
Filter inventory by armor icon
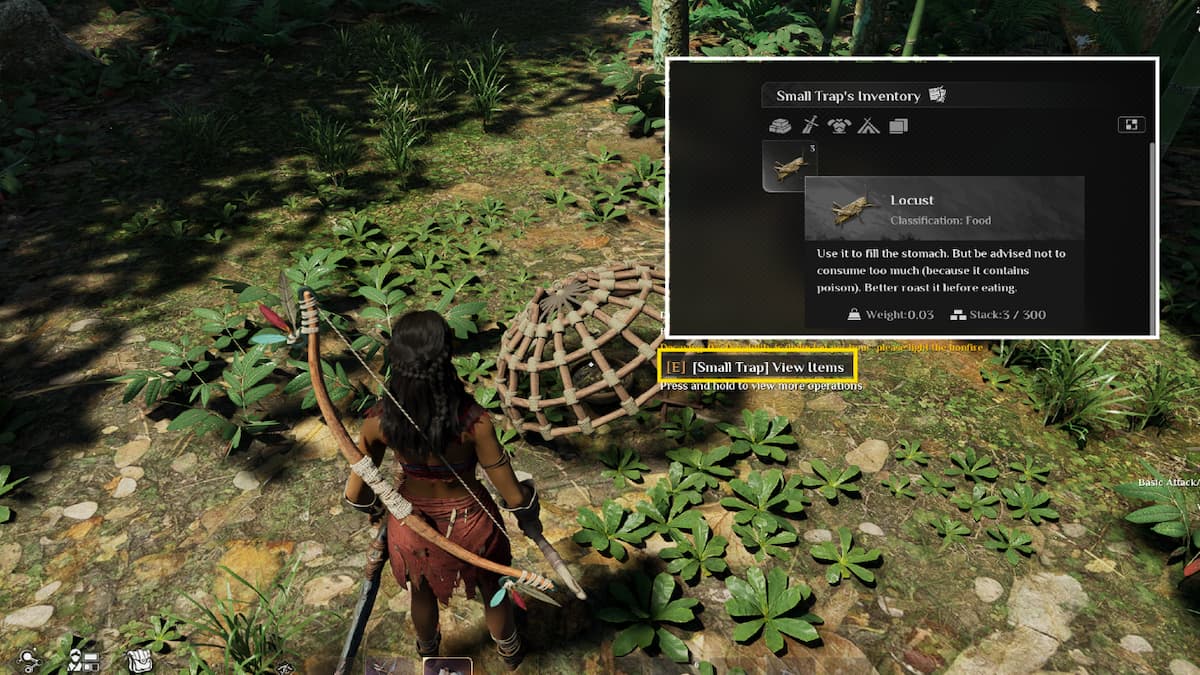[x=839, y=126]
